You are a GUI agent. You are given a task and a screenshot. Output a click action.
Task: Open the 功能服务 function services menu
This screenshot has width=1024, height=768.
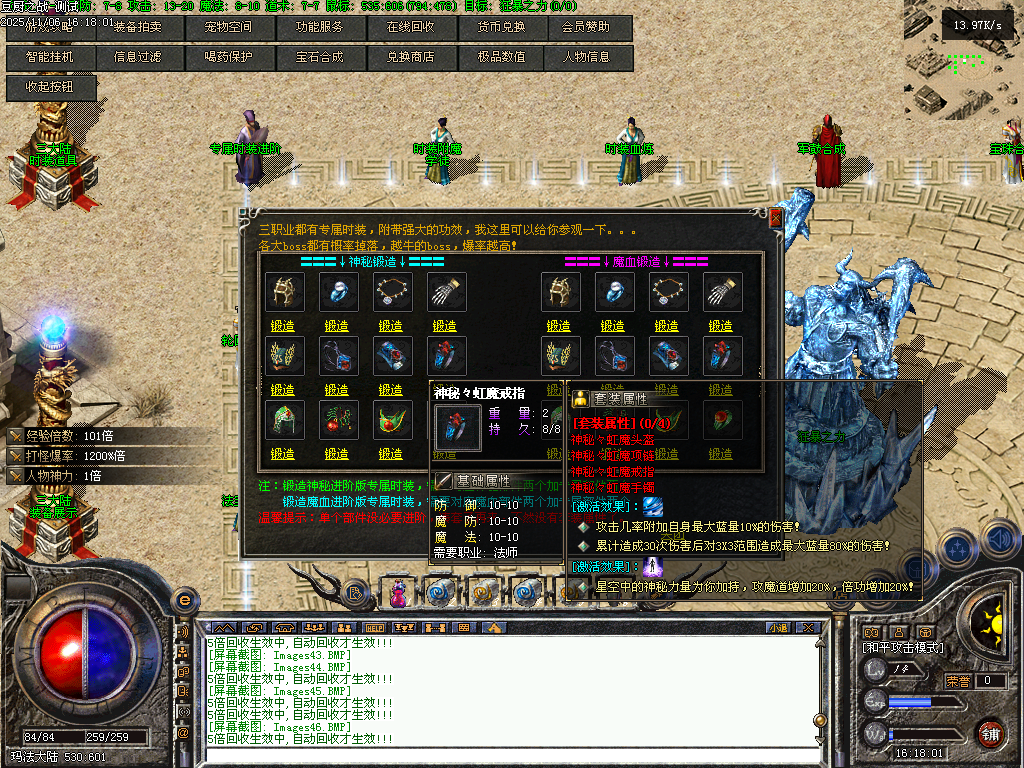(320, 27)
